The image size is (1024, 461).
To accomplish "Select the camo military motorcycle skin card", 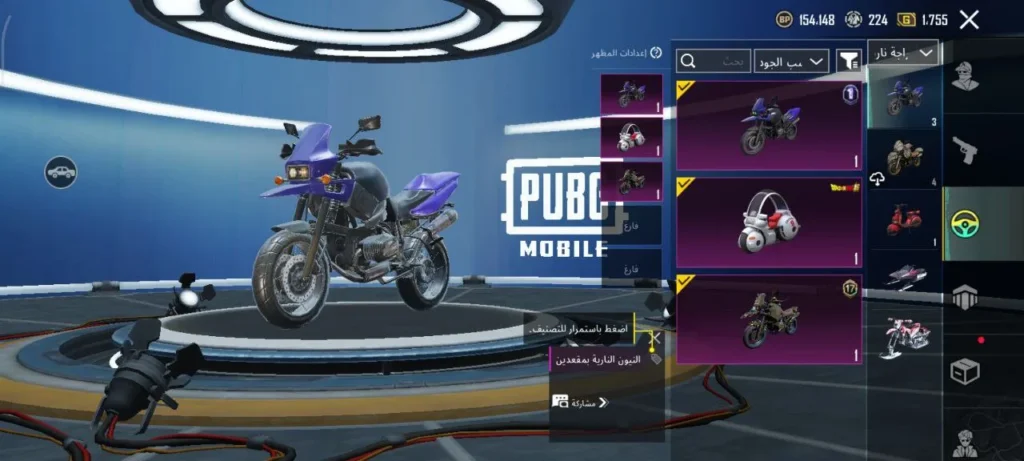I will 769,319.
